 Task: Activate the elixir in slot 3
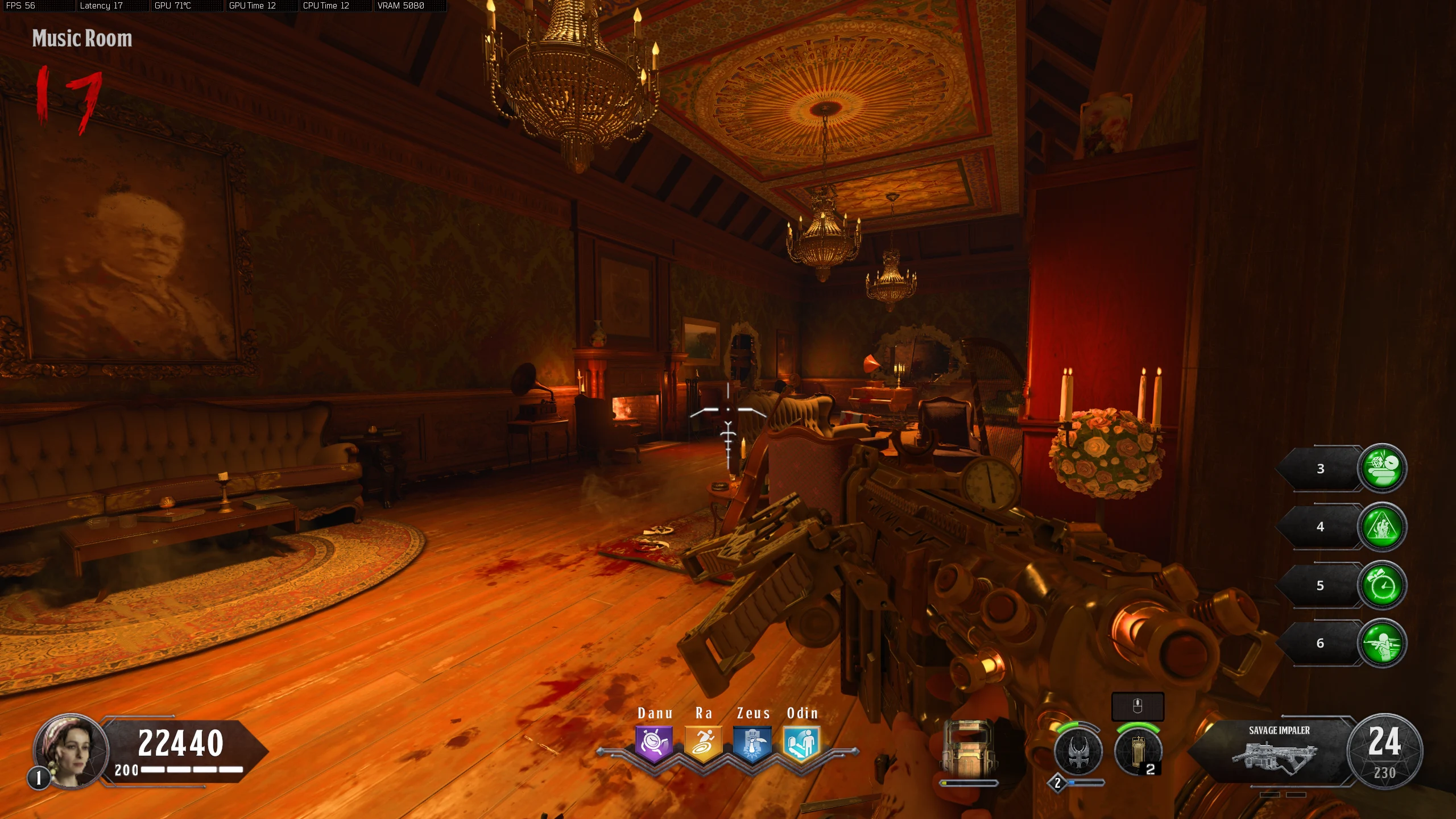1381,468
